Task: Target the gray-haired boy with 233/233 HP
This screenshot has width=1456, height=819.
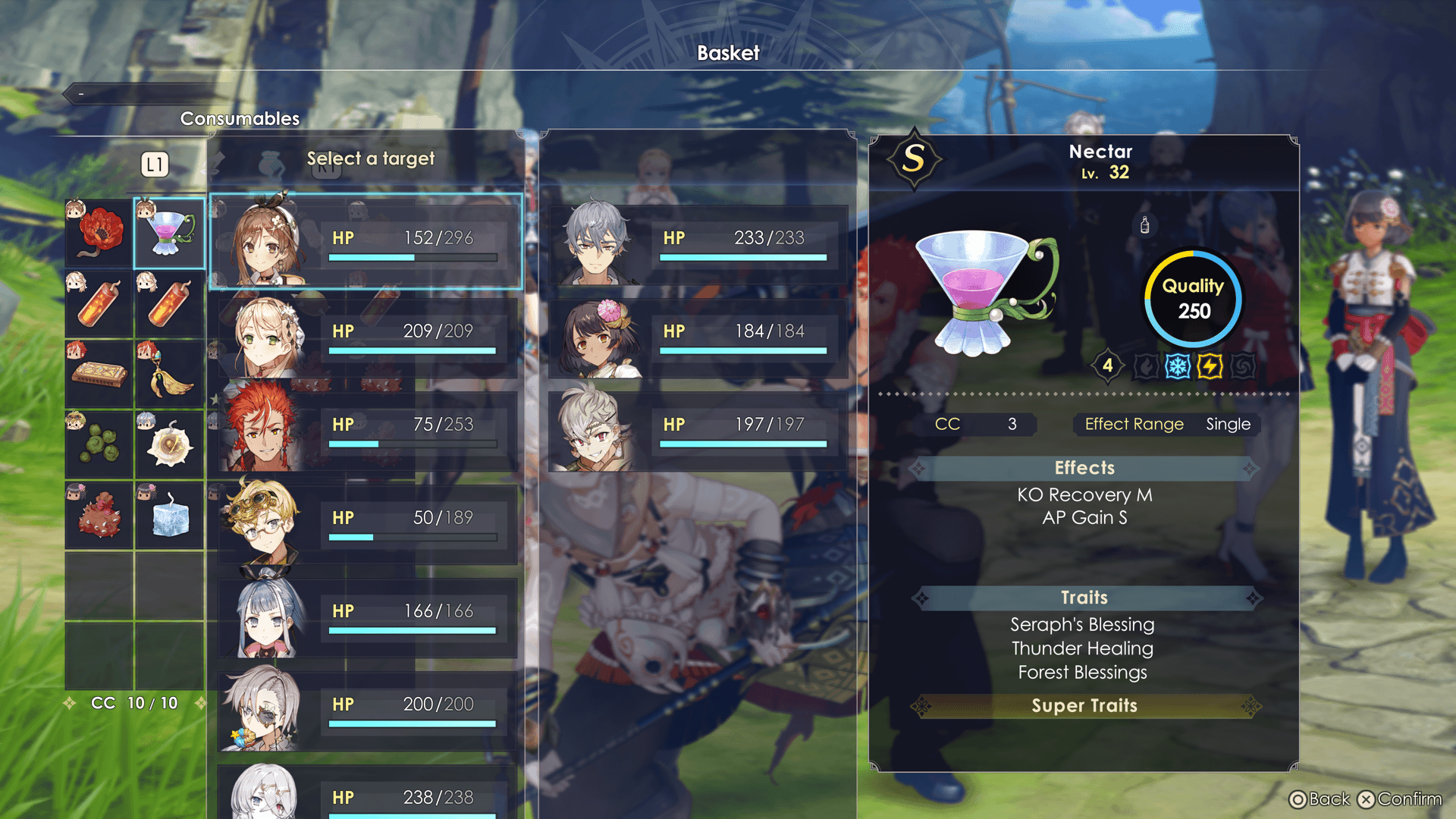Action: (x=698, y=241)
